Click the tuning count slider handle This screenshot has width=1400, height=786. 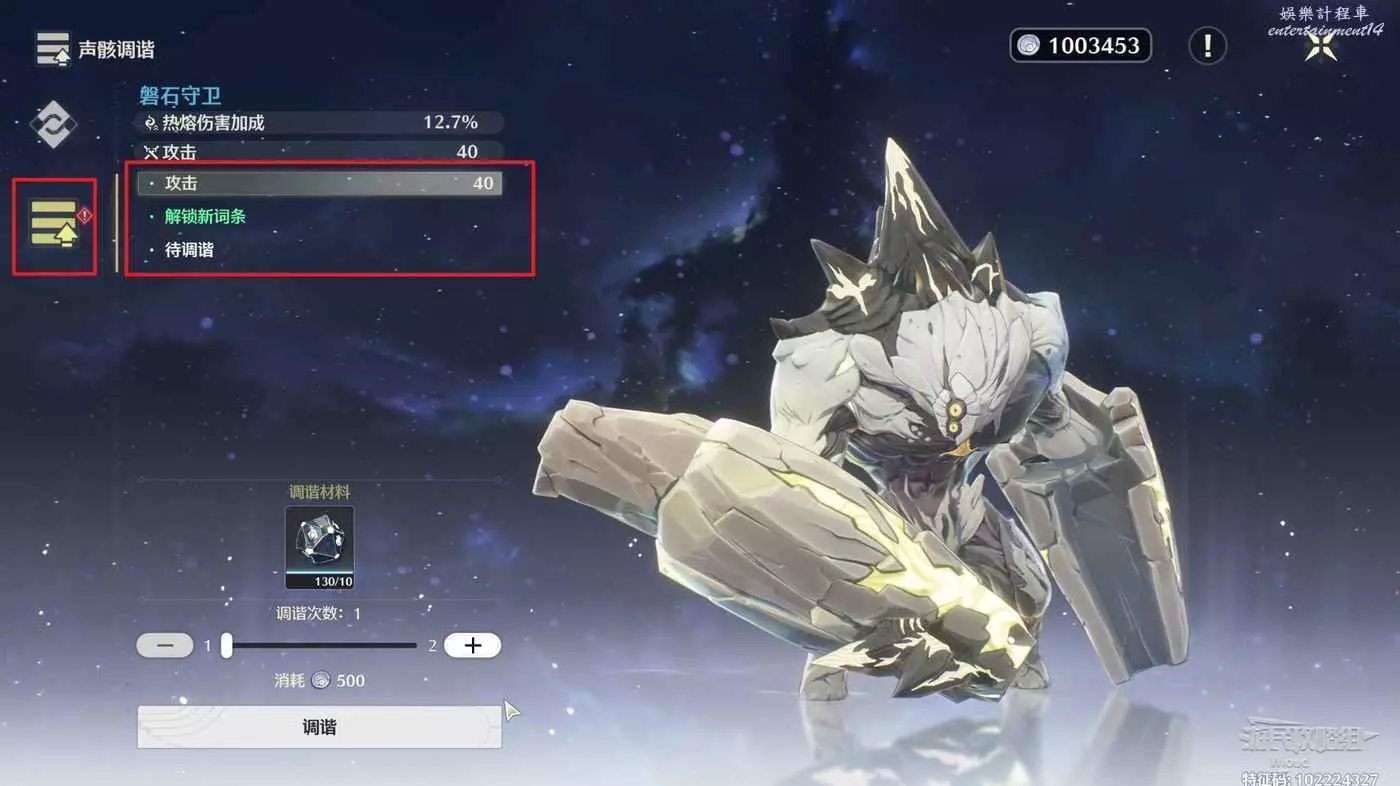(227, 646)
